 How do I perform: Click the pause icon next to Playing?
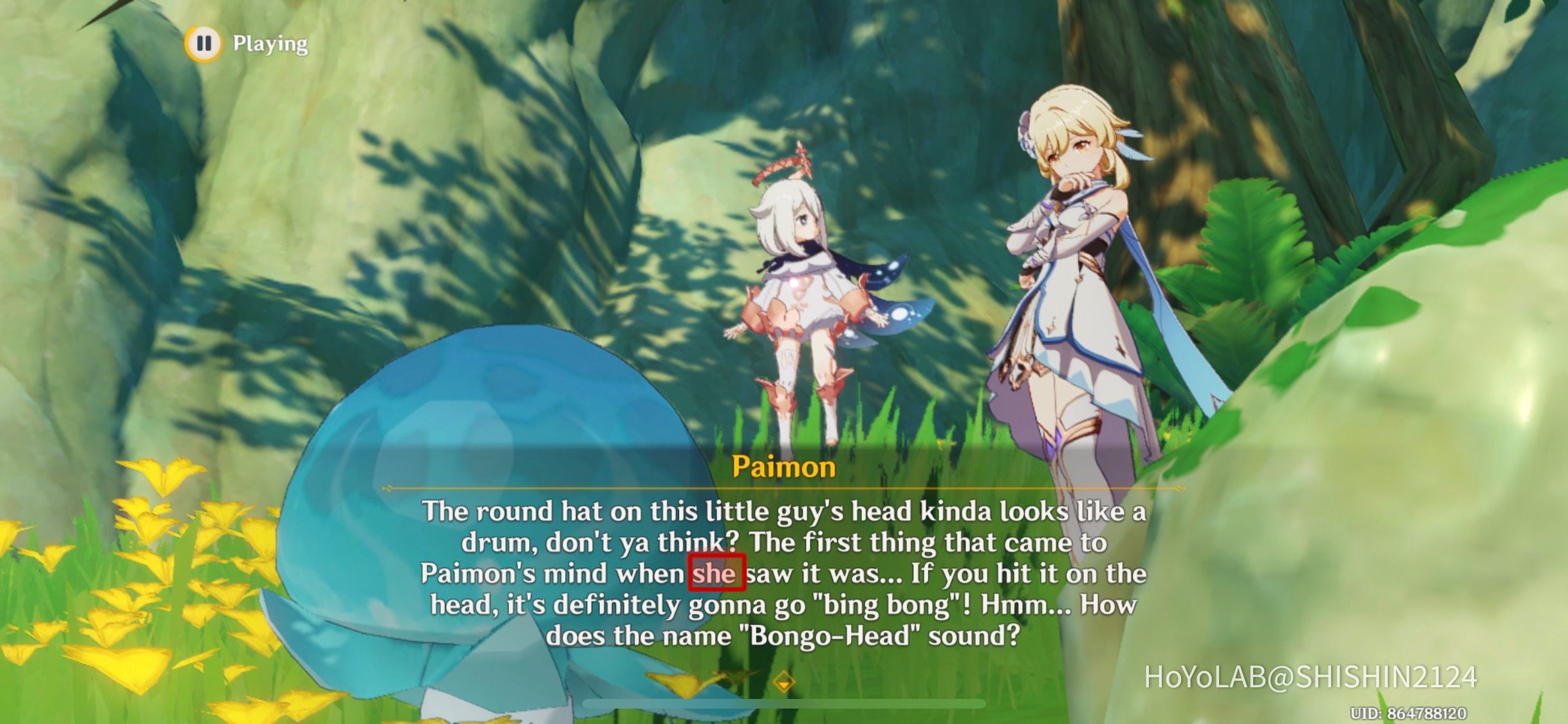pos(205,43)
